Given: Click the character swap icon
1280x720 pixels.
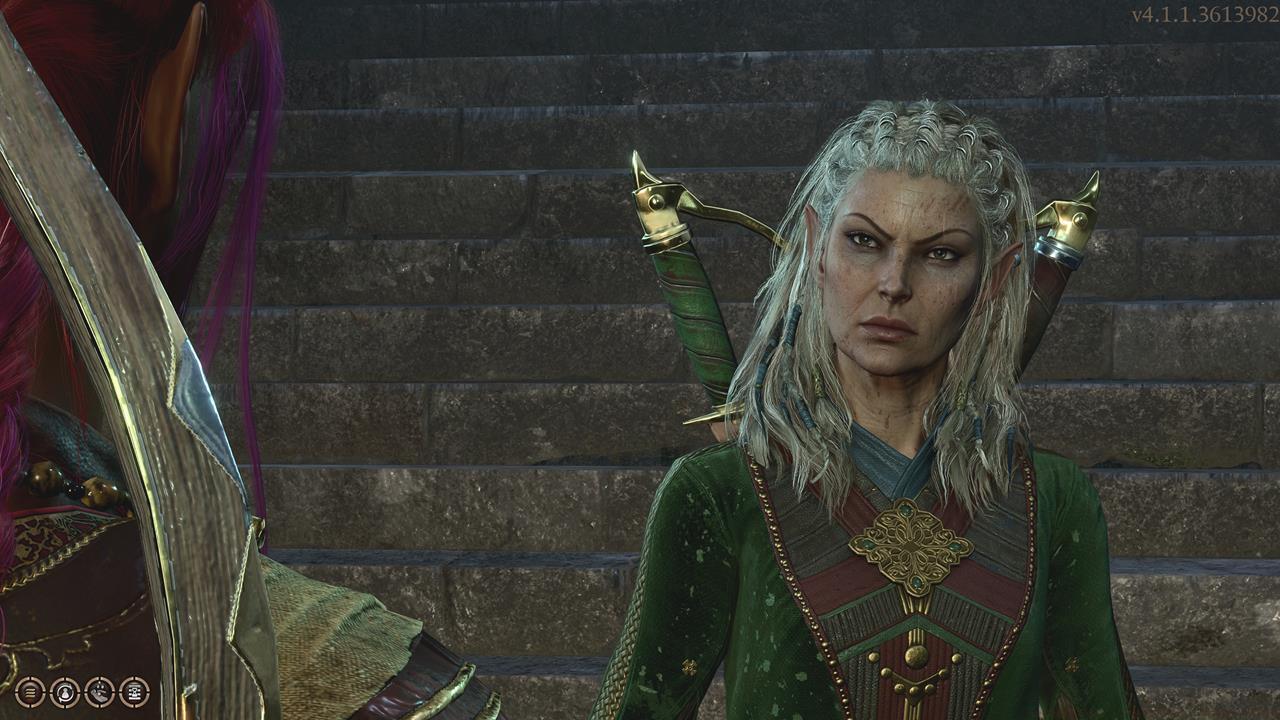Looking at the screenshot, I should (64, 692).
